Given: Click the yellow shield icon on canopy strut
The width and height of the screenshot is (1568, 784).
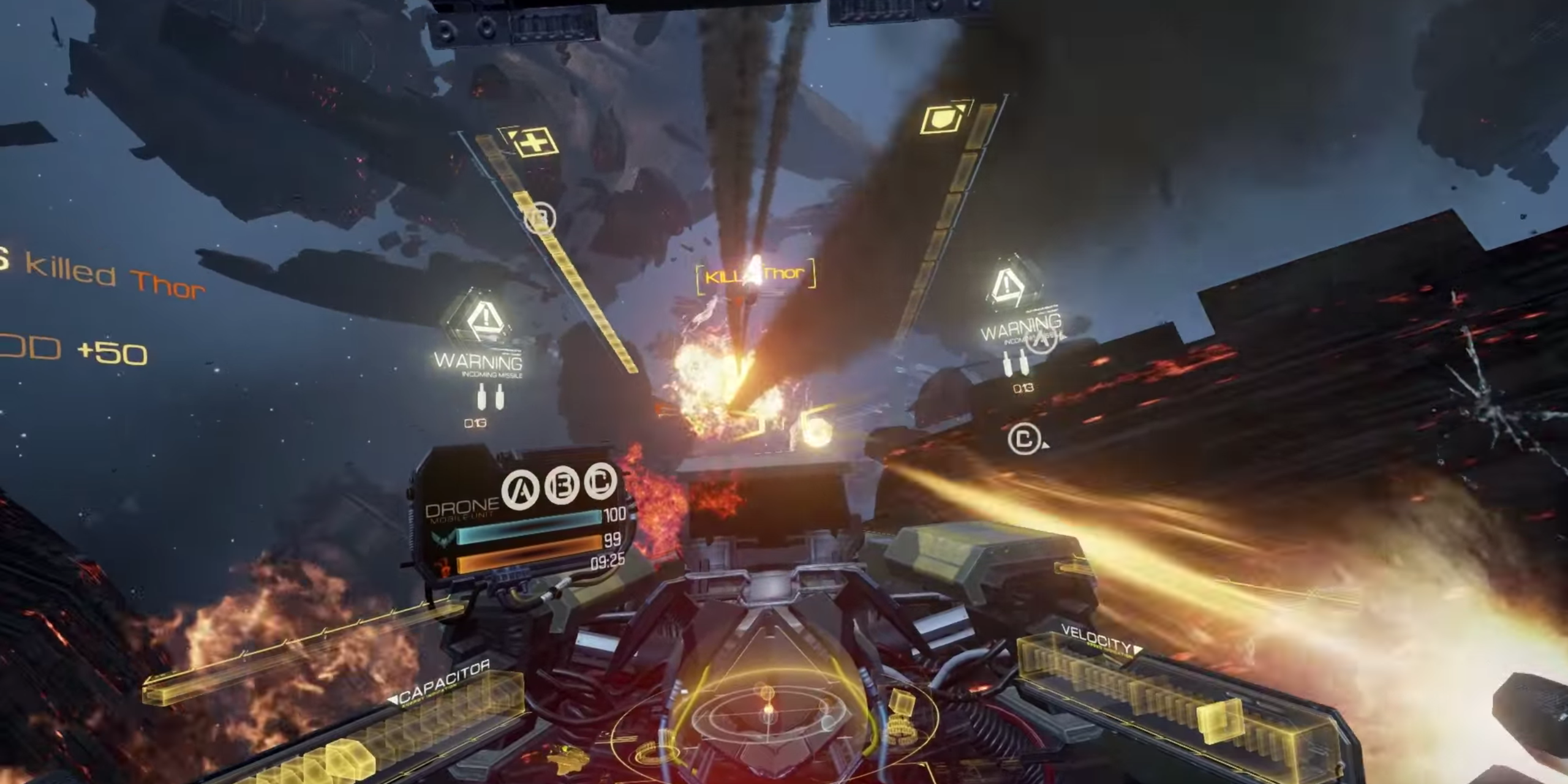Looking at the screenshot, I should [x=942, y=118].
